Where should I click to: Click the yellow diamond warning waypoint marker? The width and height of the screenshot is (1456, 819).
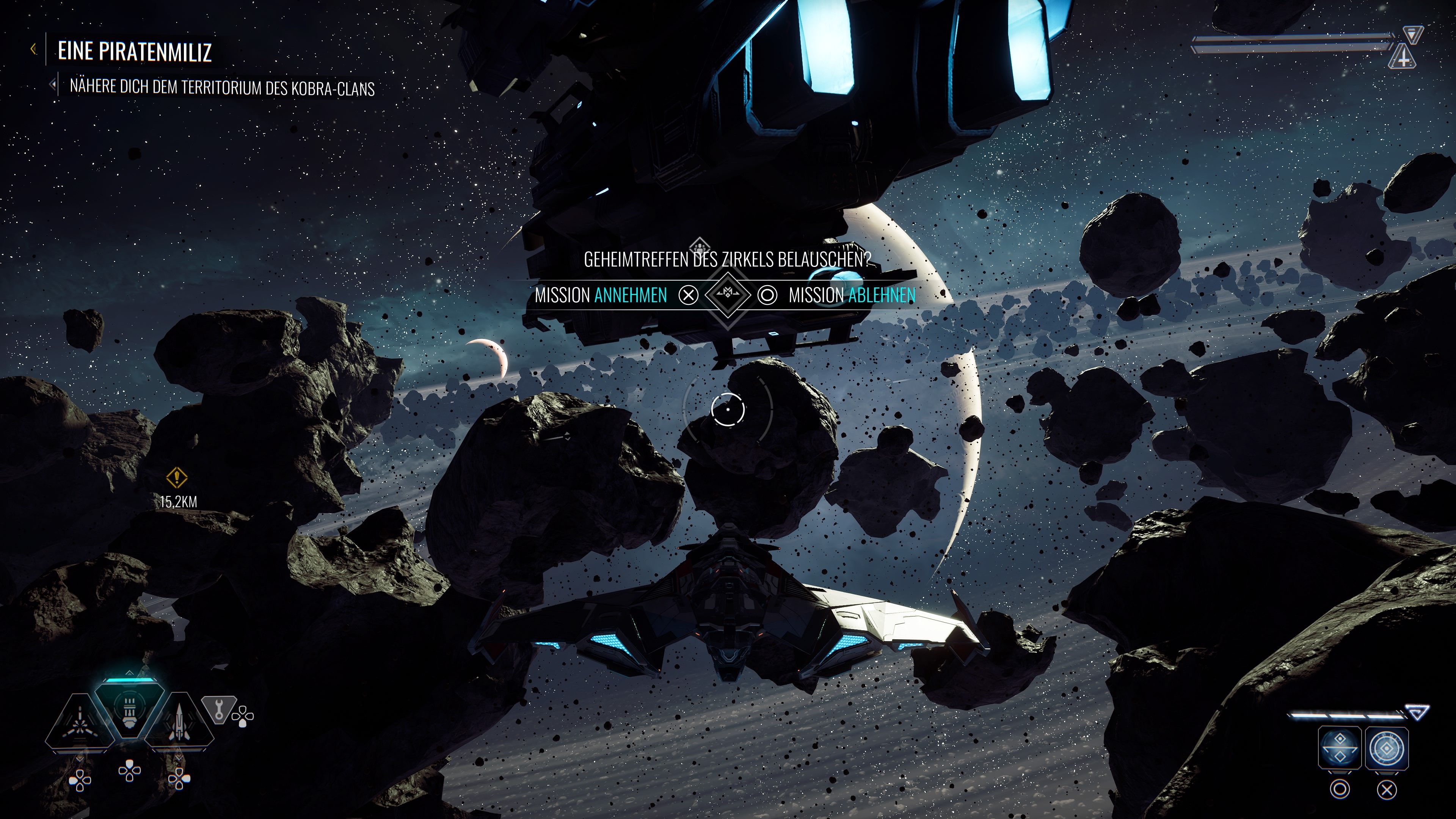(x=177, y=478)
